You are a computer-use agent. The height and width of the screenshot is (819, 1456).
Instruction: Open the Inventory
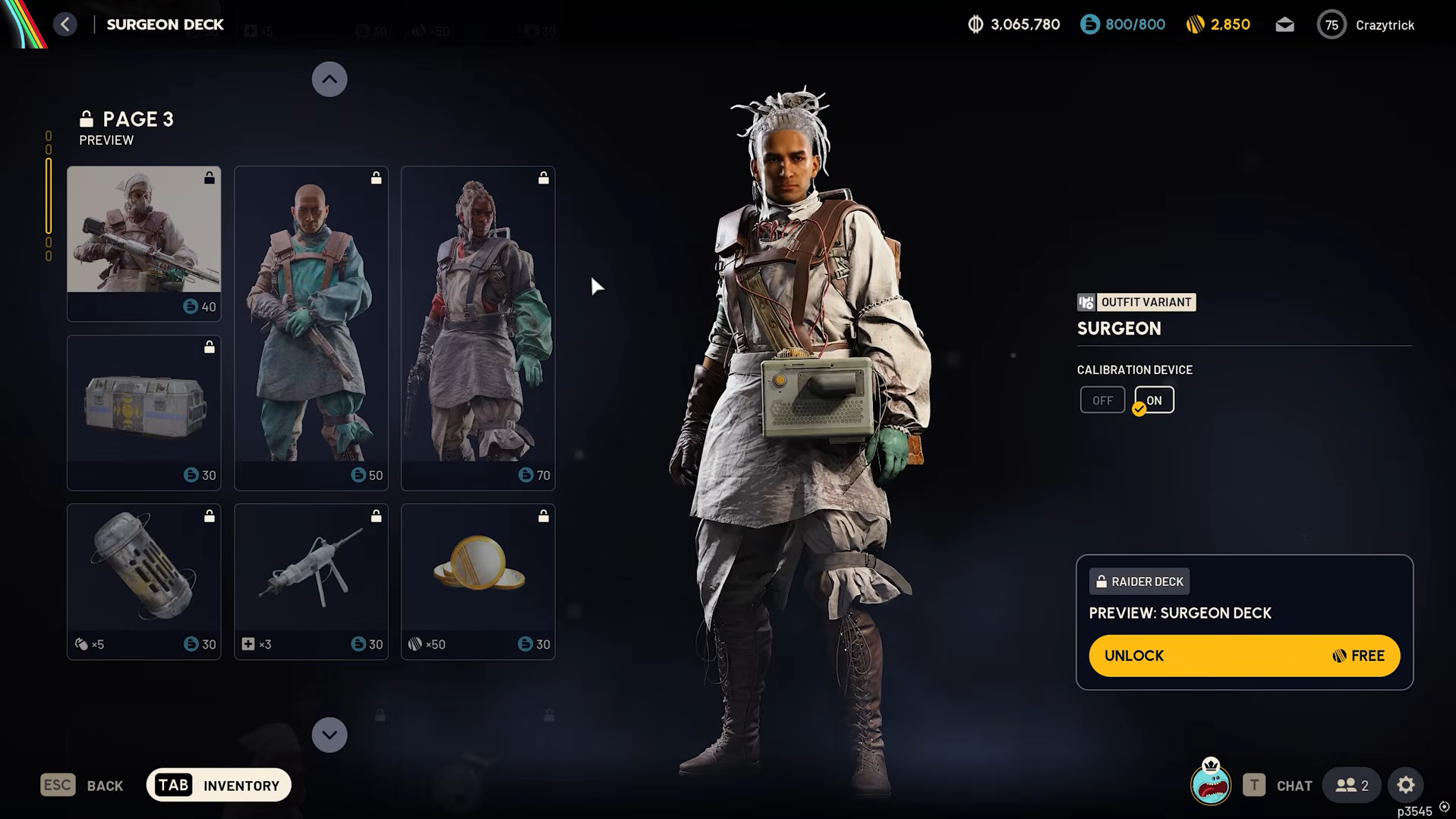pos(219,785)
